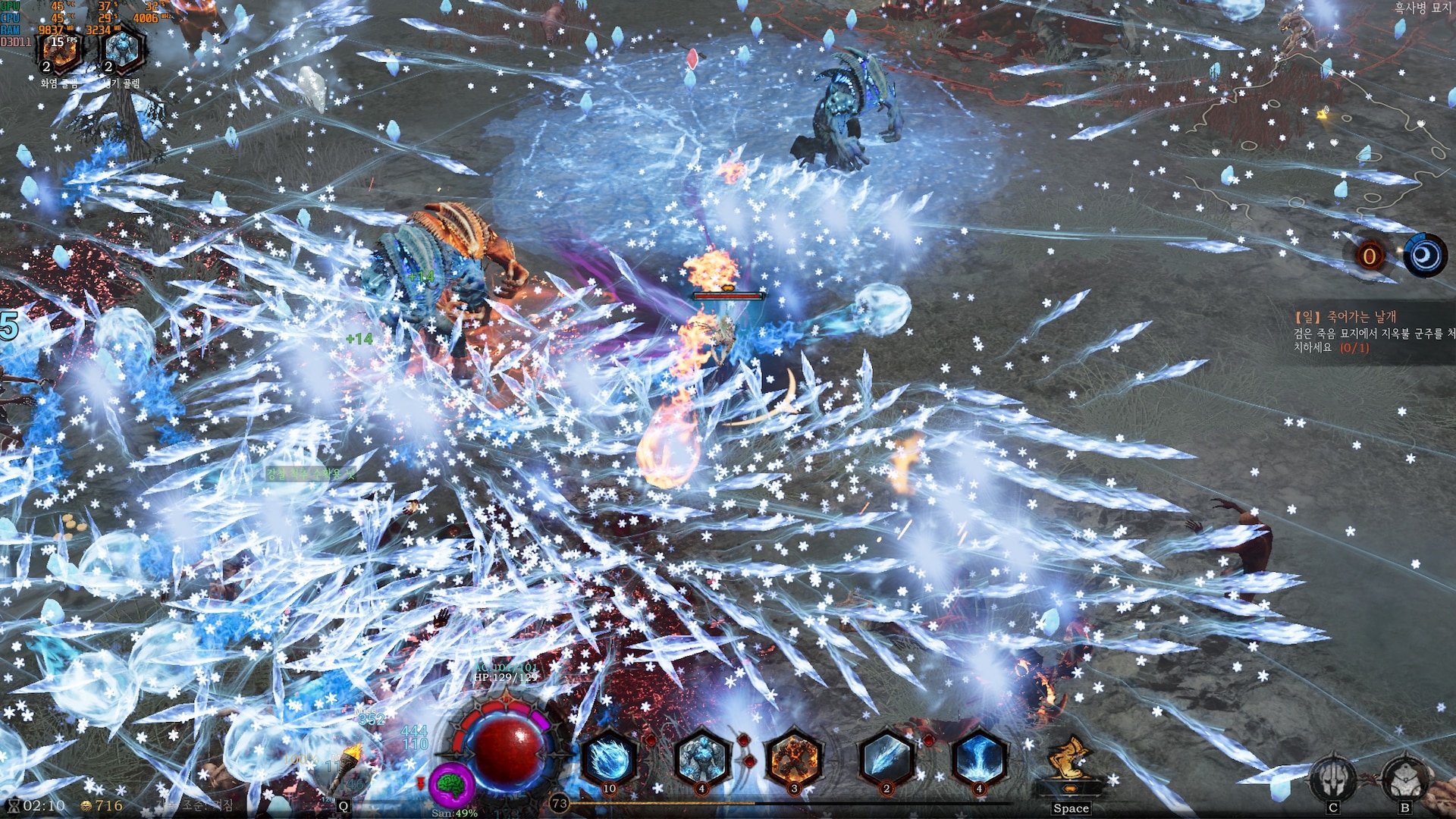The image size is (1456, 819).
Task: Open the character sheet helmet icon
Action: point(1332,779)
